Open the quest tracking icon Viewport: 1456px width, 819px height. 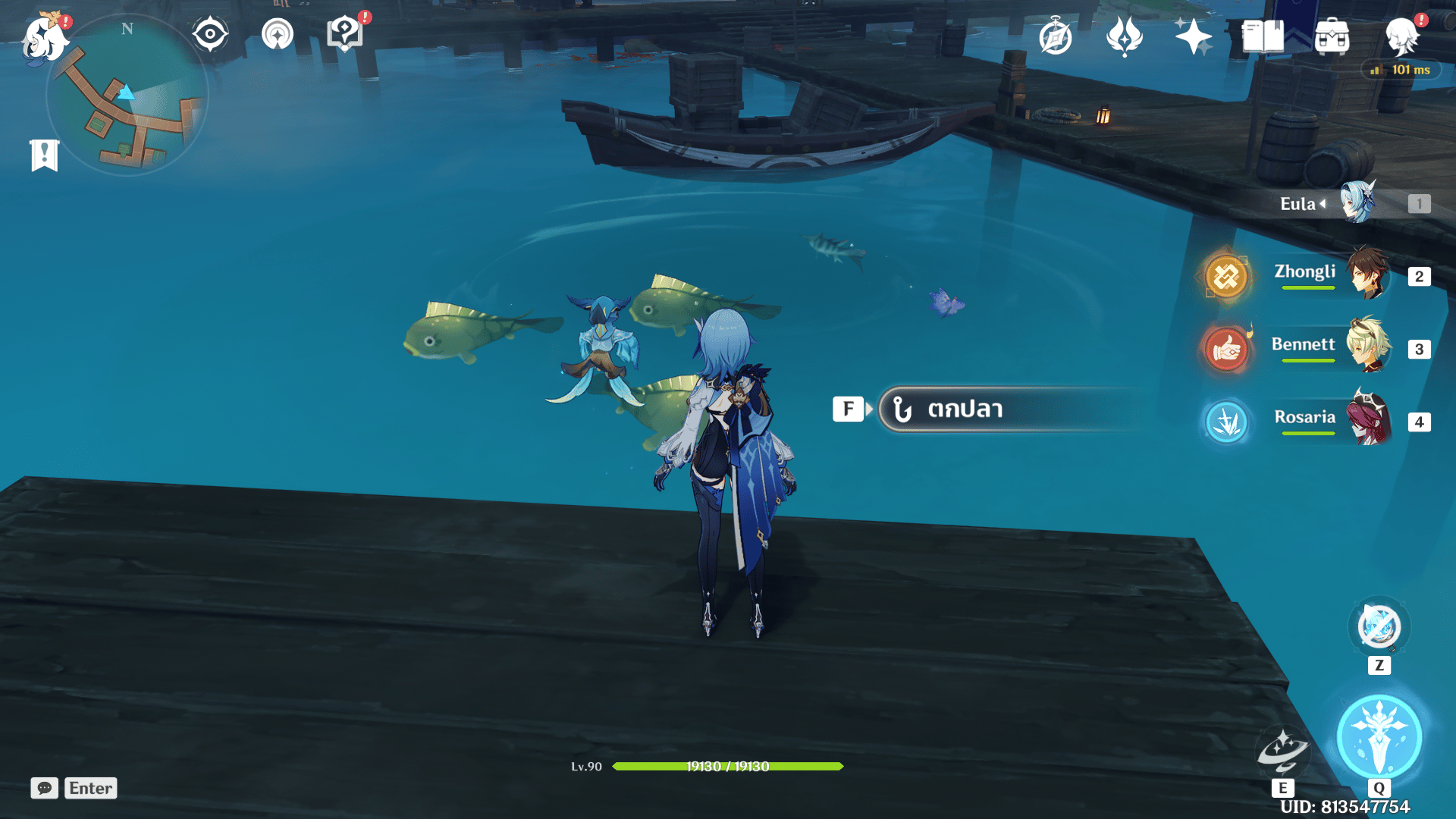(278, 34)
